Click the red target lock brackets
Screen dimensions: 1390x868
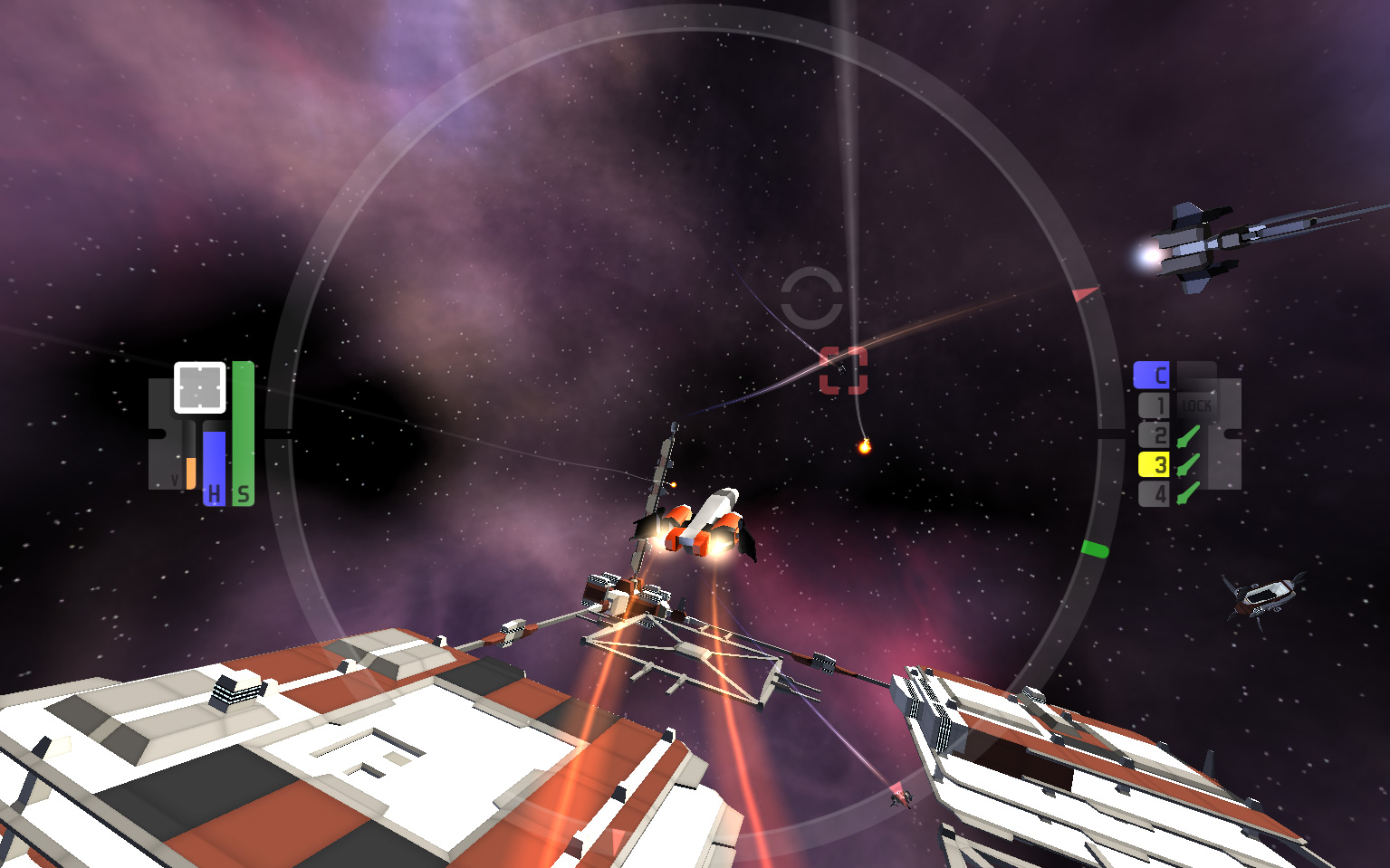tap(843, 370)
